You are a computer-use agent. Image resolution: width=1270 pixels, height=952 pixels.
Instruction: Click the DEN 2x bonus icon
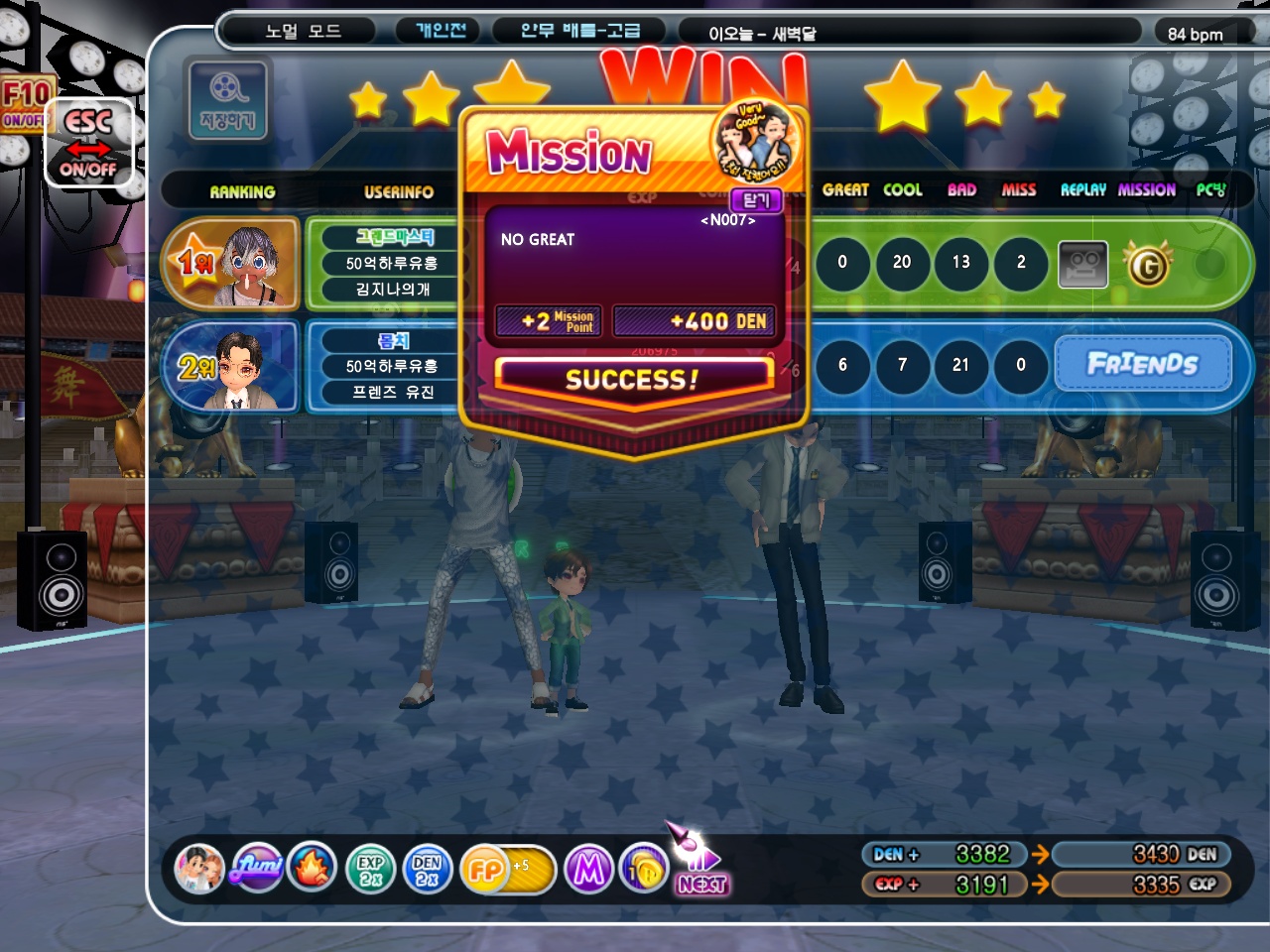[427, 870]
